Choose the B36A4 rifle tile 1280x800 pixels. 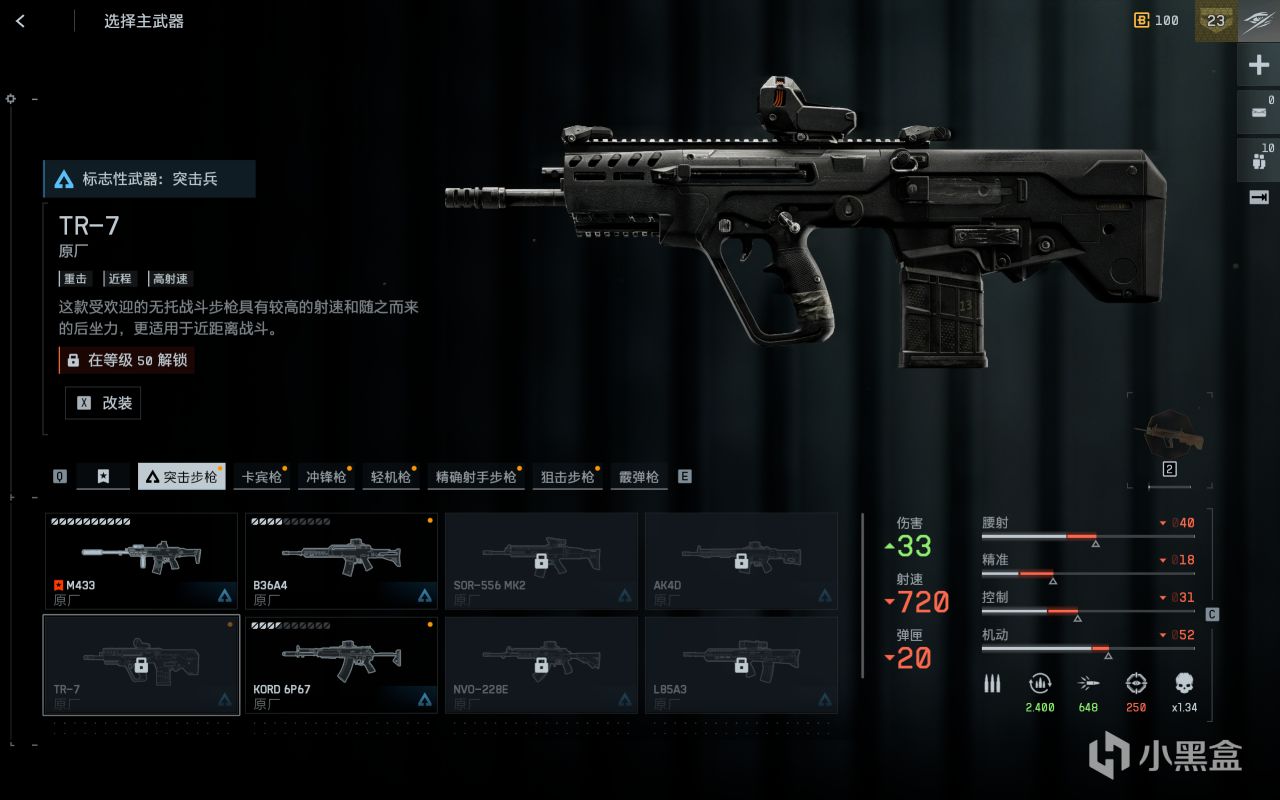(x=341, y=561)
